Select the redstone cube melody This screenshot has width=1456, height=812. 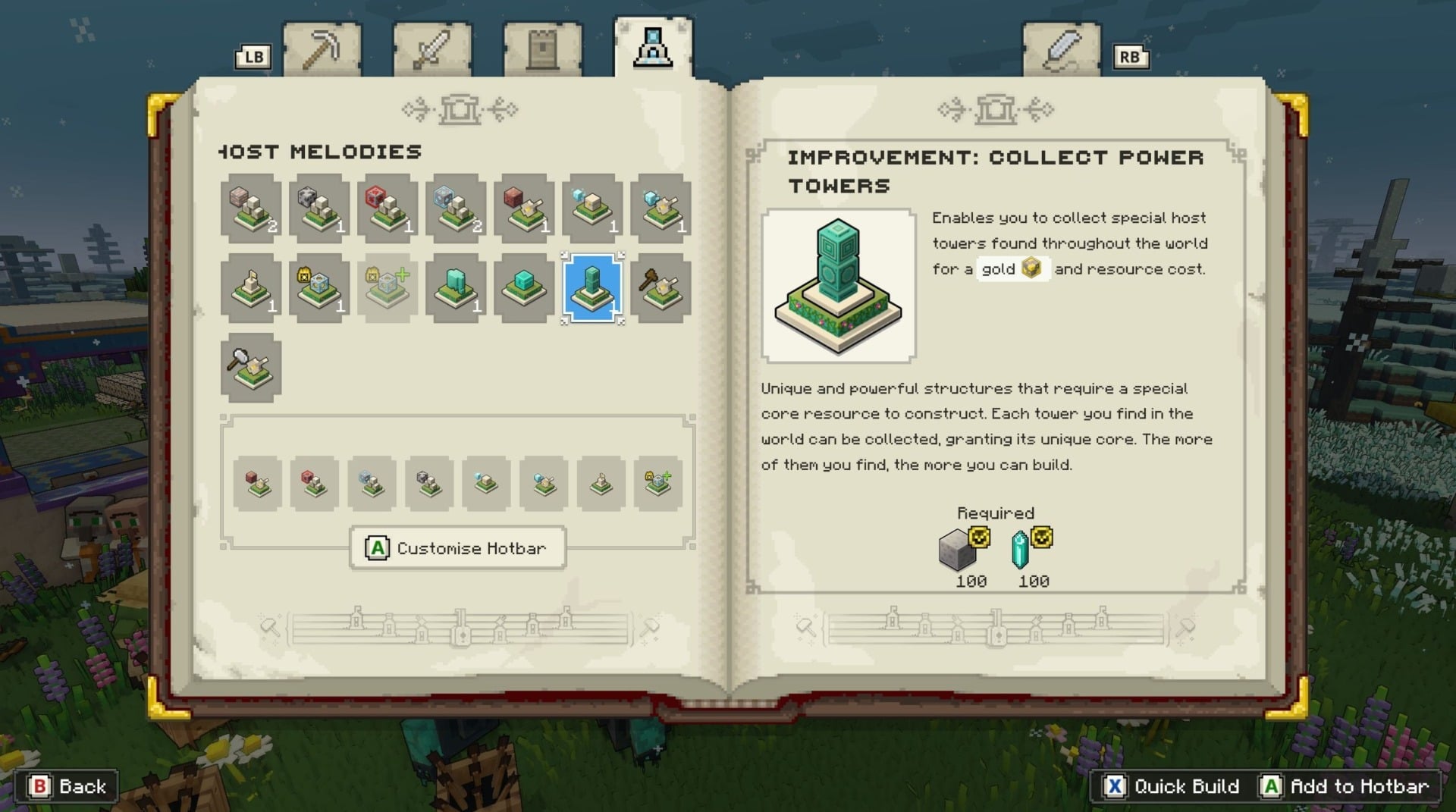pos(387,208)
